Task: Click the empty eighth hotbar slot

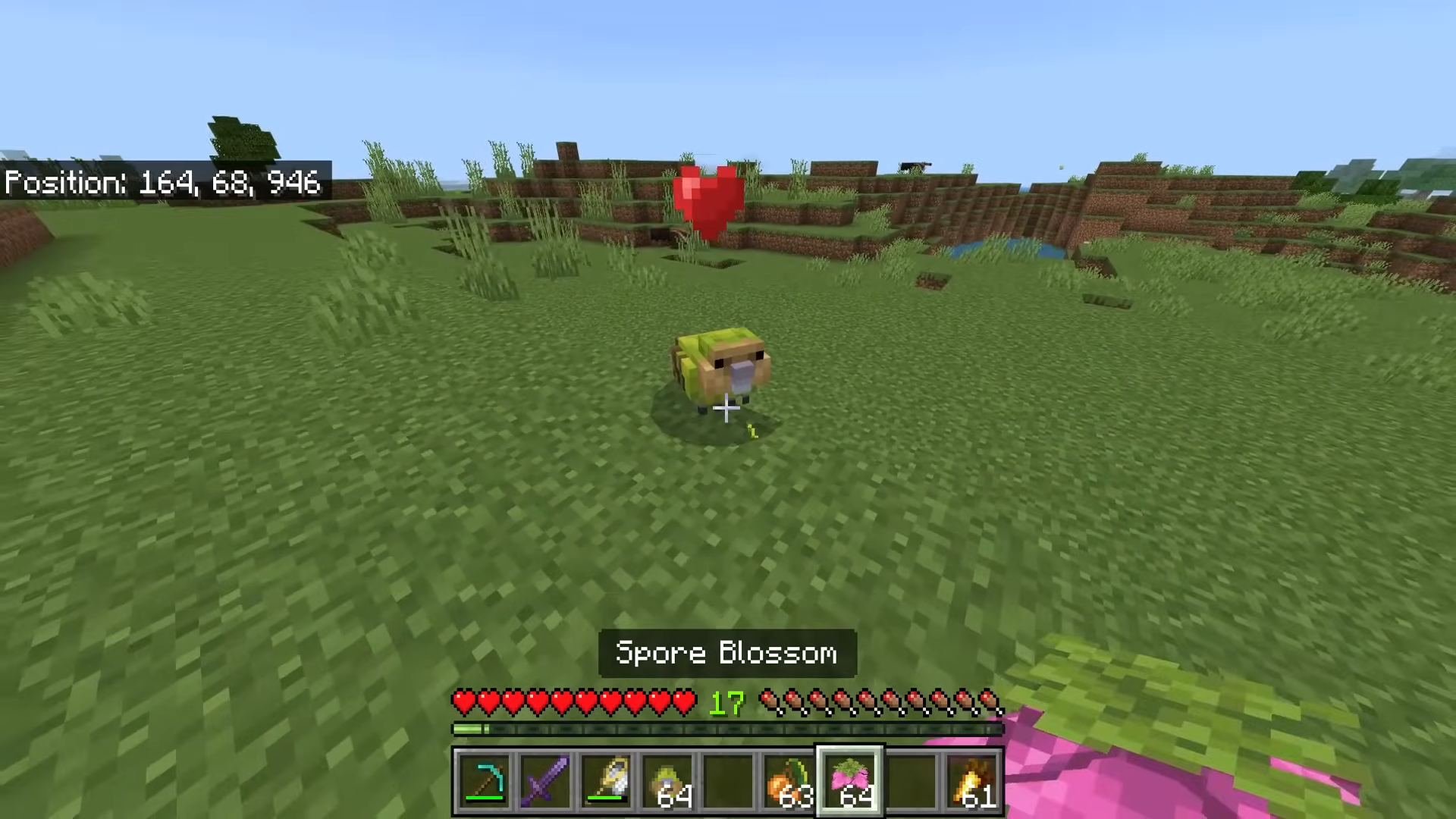Action: [x=910, y=780]
